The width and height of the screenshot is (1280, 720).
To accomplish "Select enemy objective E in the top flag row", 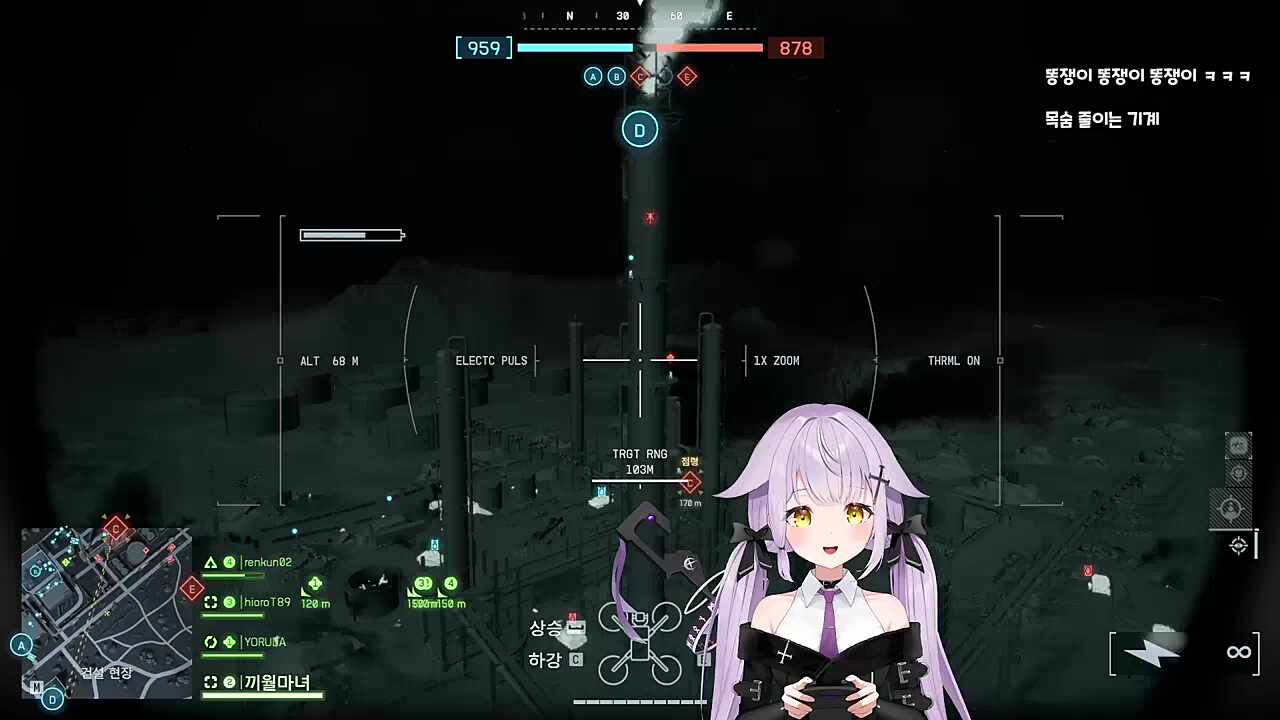I will [687, 76].
